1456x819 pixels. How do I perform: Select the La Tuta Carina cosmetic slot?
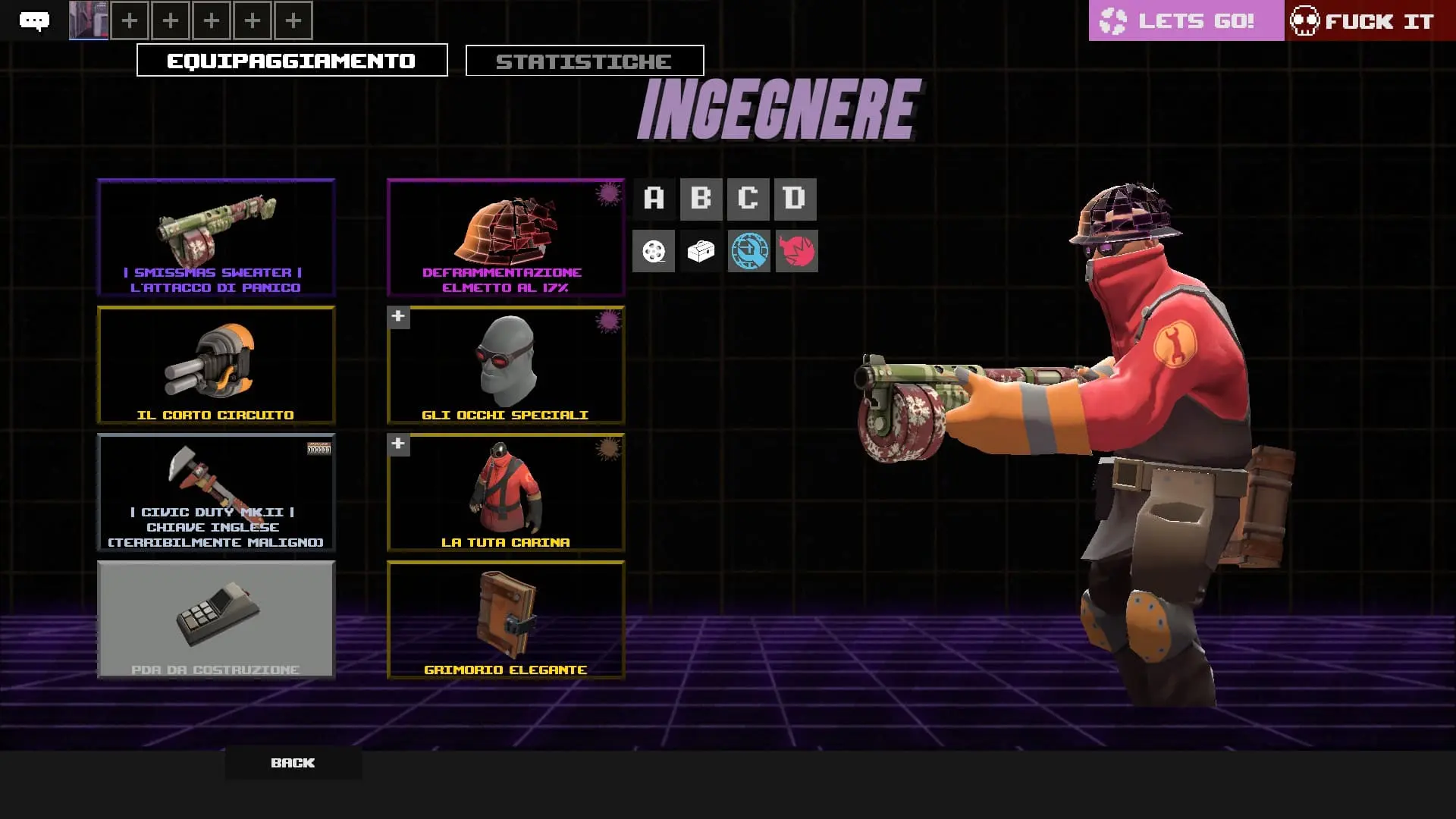point(506,492)
